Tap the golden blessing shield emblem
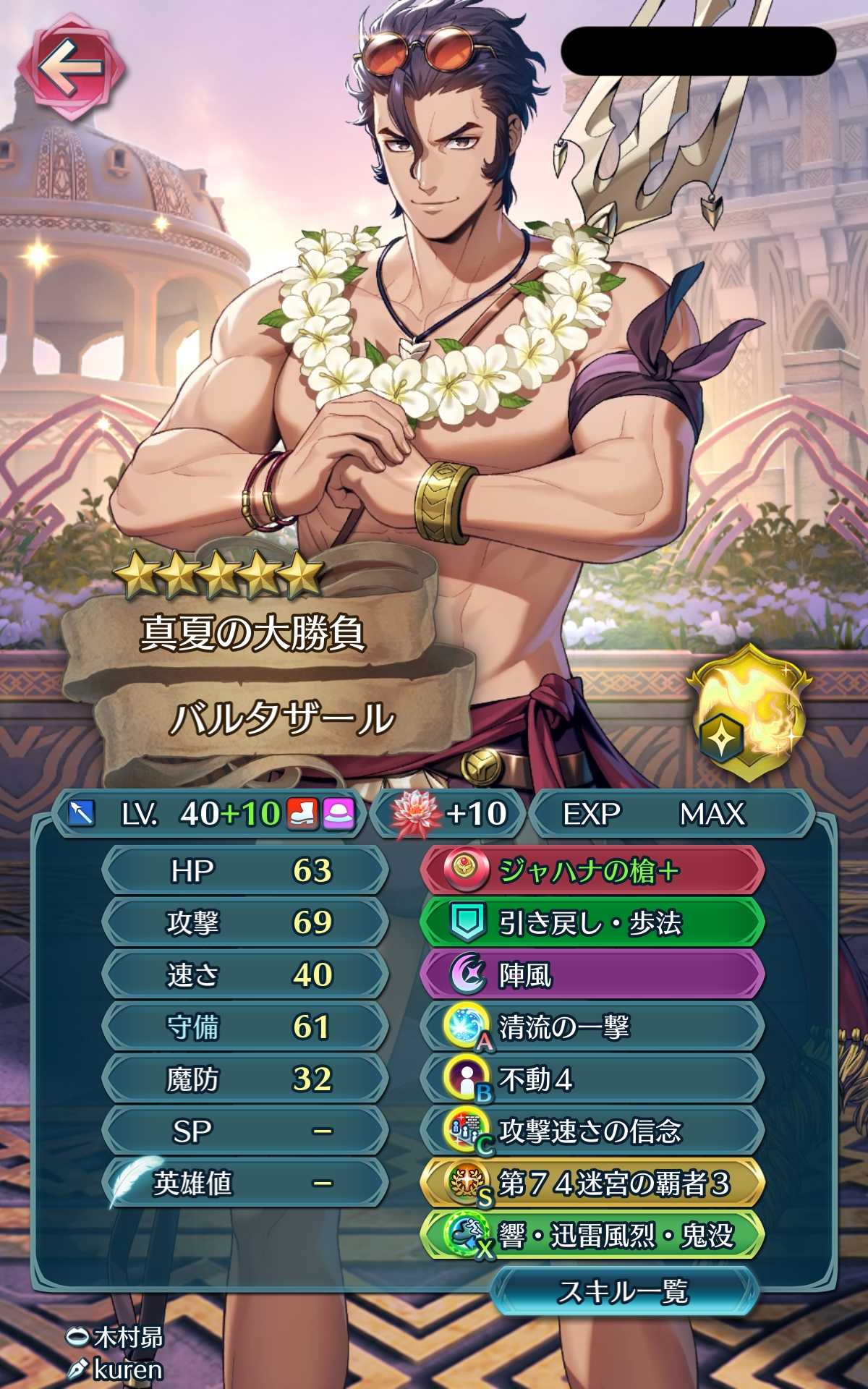Viewport: 868px width, 1389px height. (749, 713)
